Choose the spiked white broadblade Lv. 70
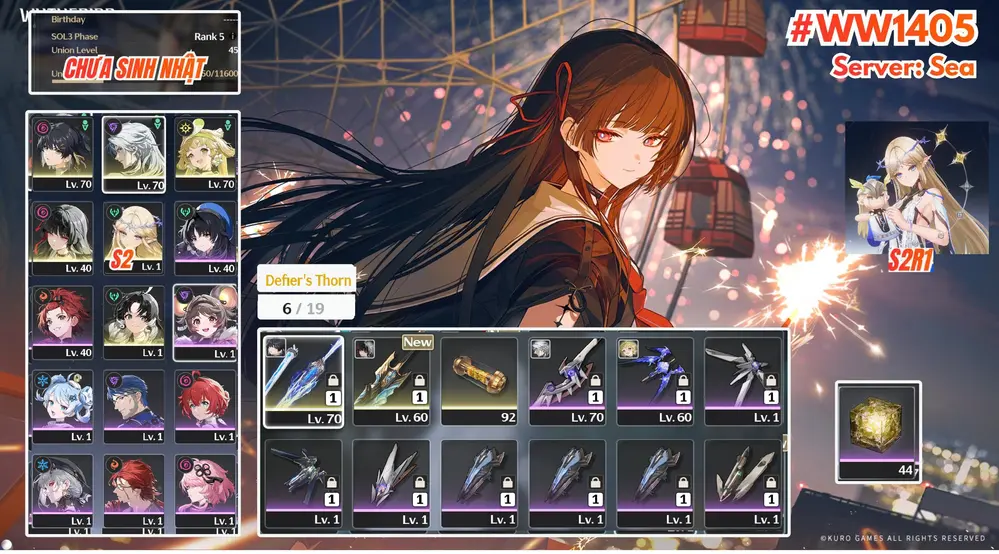The height and width of the screenshot is (554, 999). pos(567,380)
